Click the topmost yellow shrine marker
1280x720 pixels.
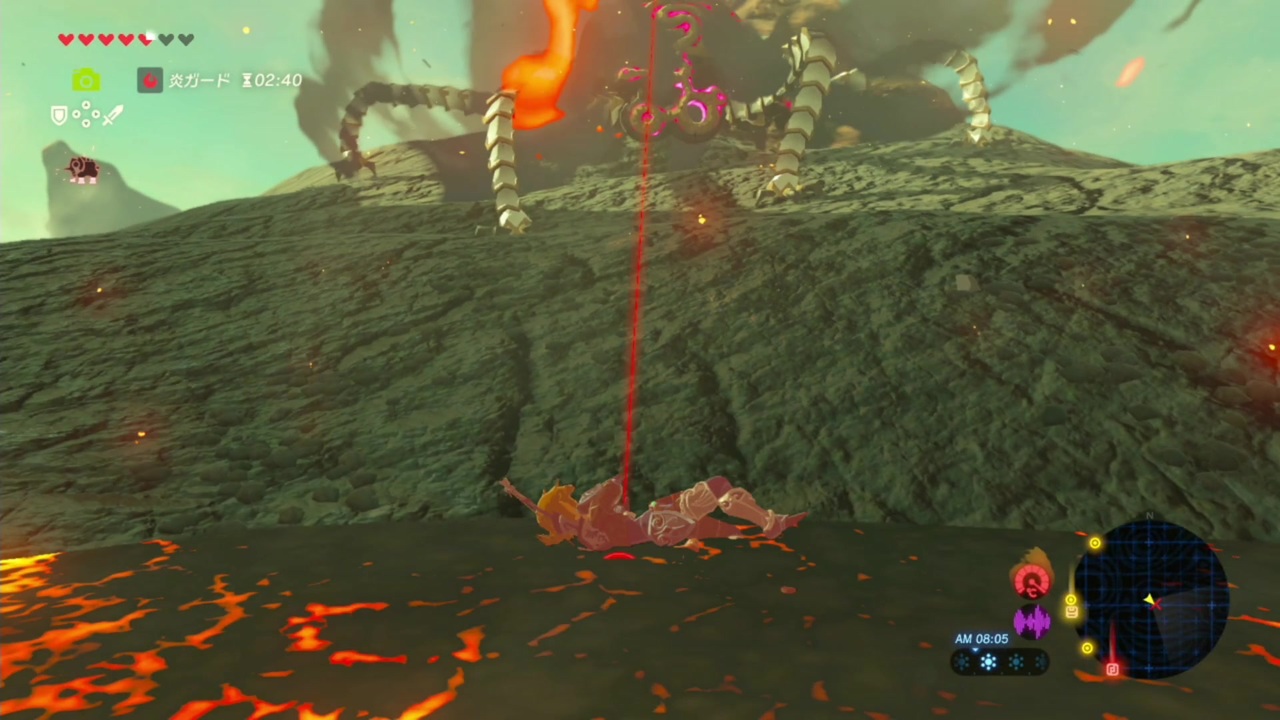tap(1095, 543)
